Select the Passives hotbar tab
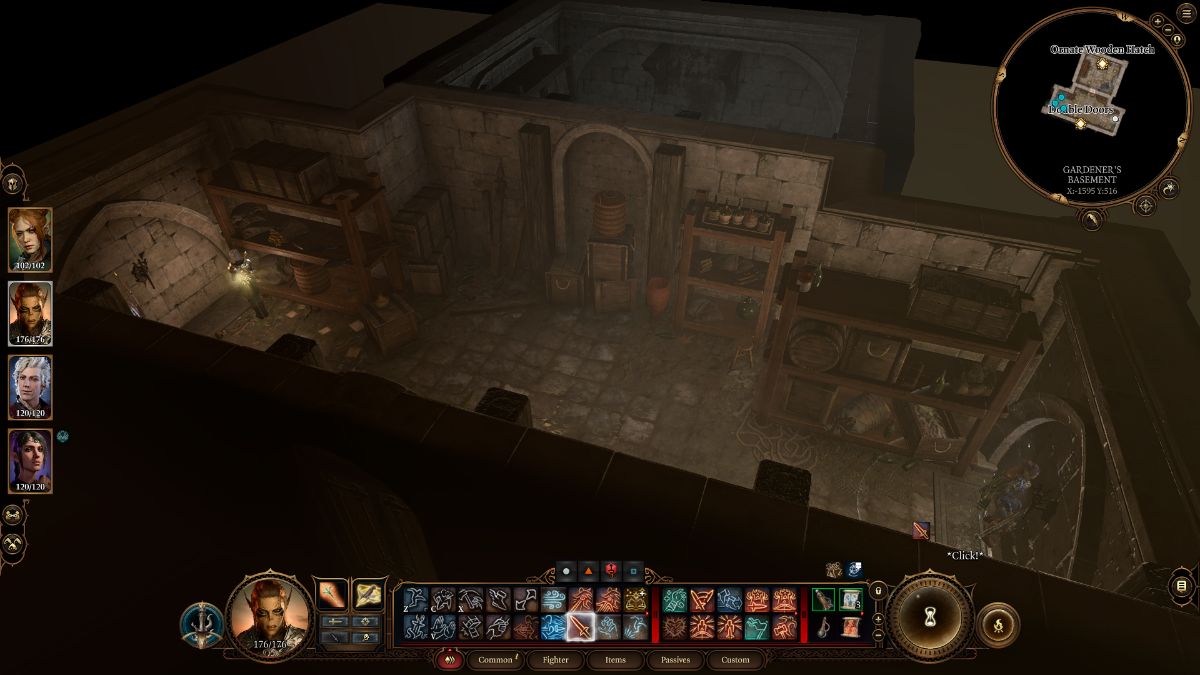 tap(675, 660)
